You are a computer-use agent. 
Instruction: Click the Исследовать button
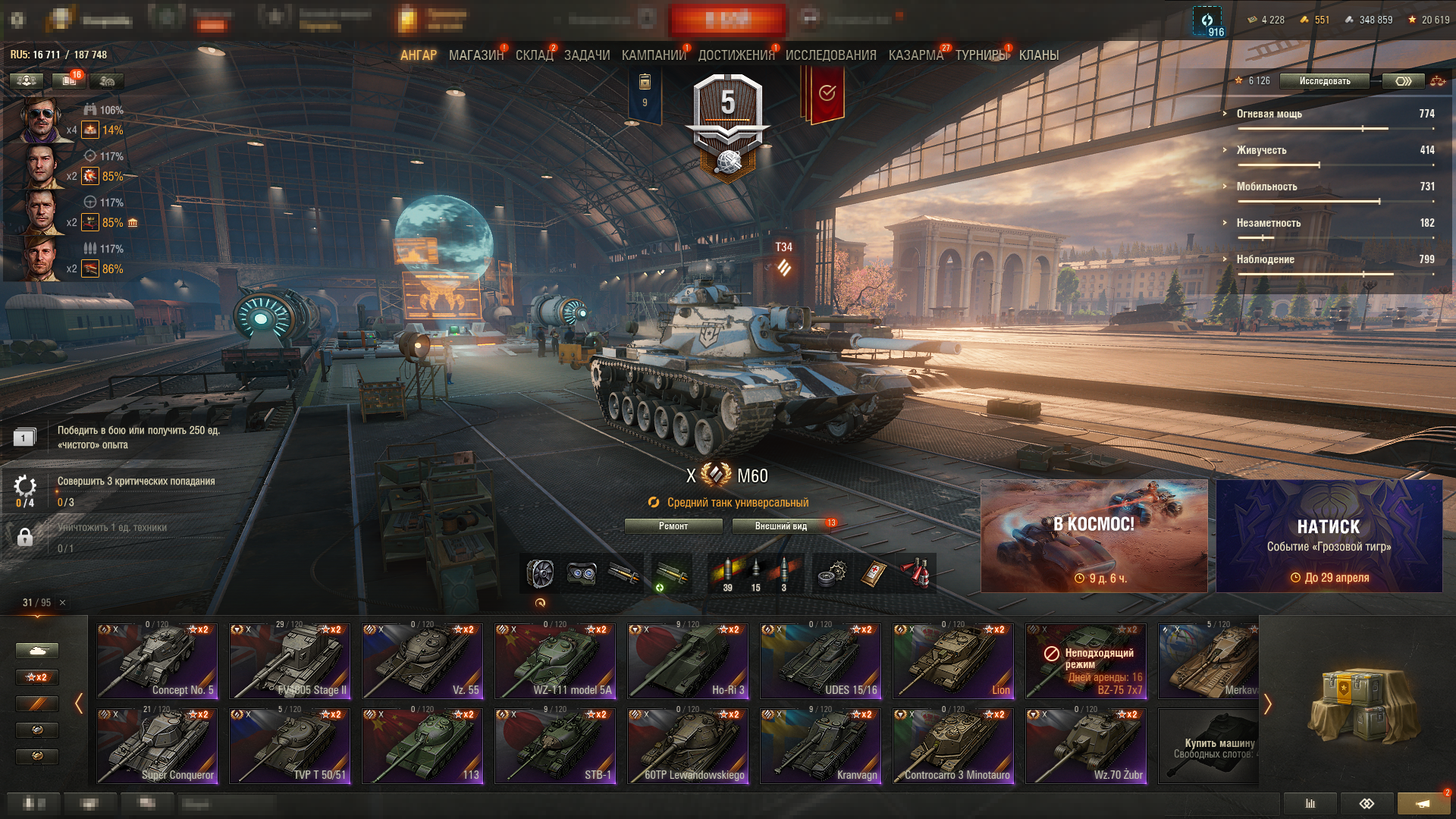[1324, 81]
